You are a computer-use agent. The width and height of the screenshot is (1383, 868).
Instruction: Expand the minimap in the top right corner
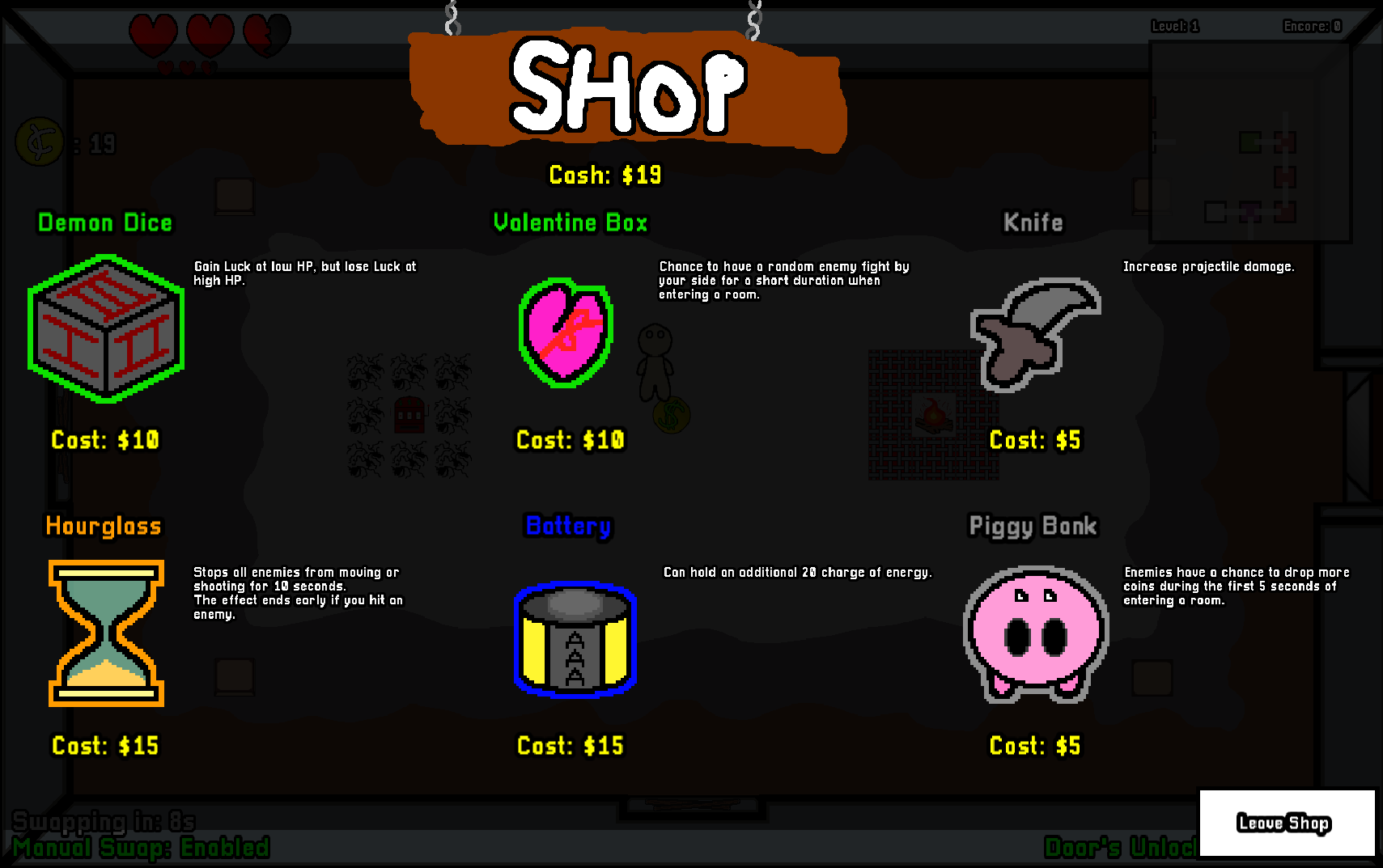coord(1250,139)
